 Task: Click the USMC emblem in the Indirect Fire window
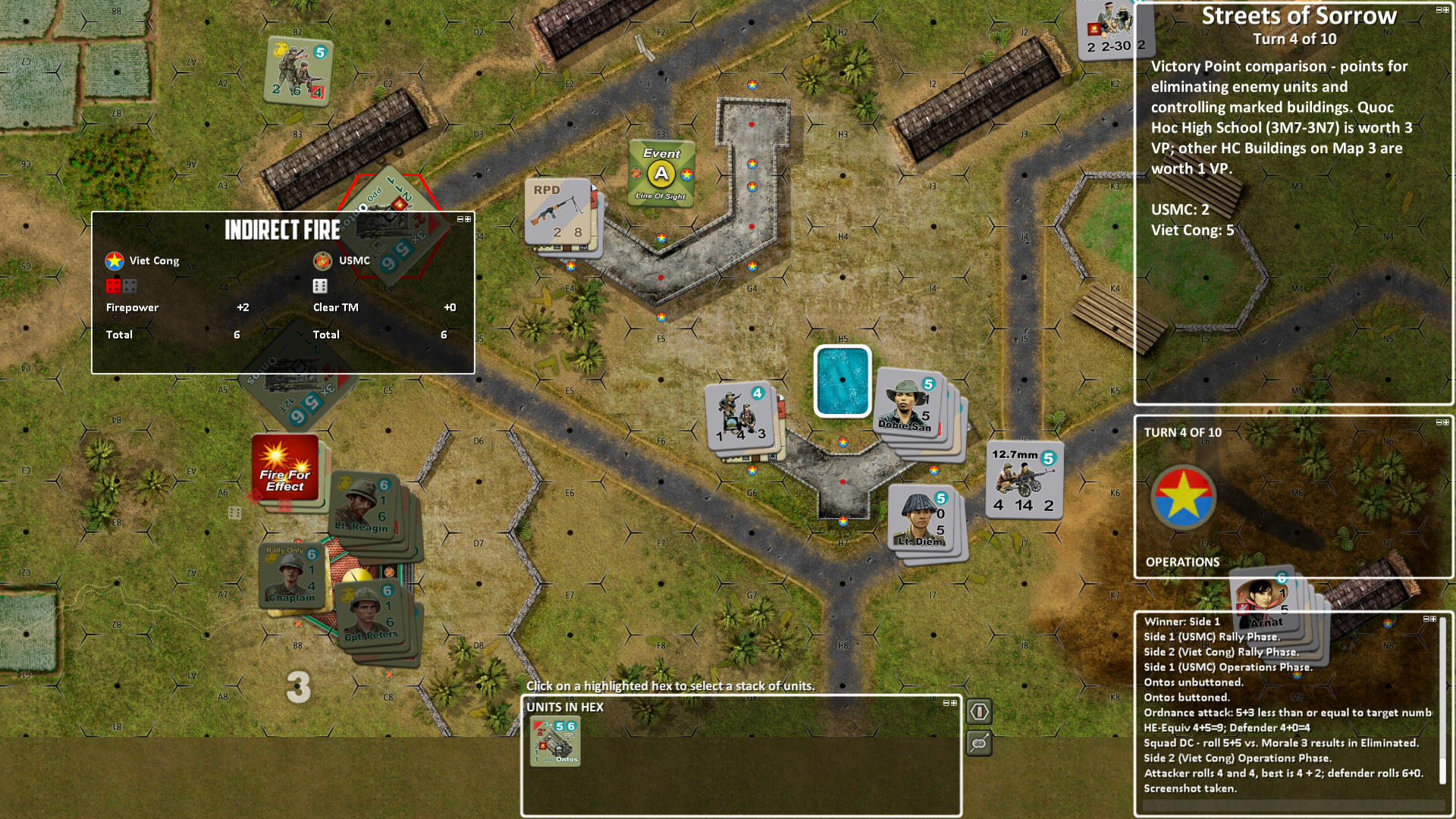pos(323,260)
